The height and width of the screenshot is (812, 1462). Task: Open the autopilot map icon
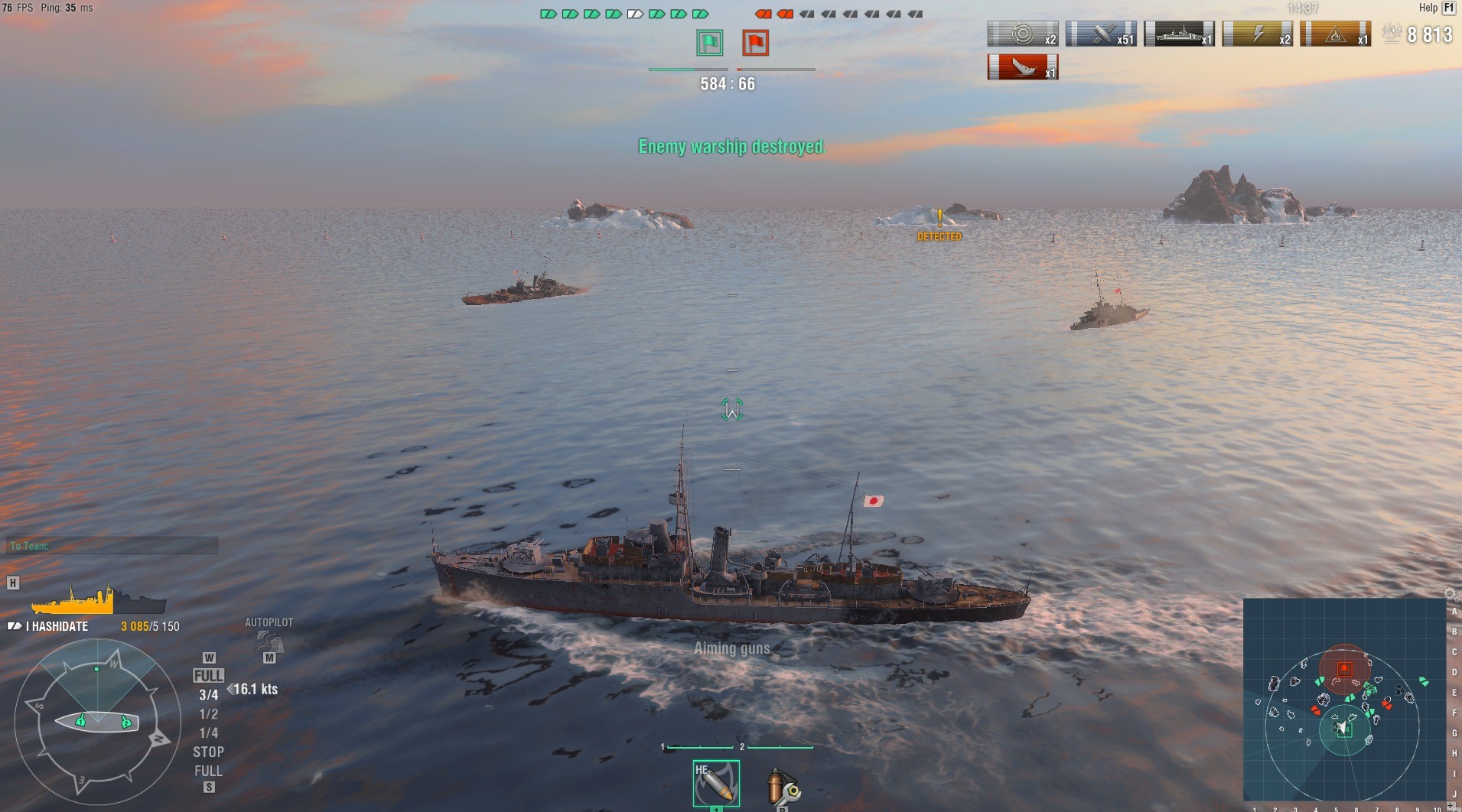pyautogui.click(x=269, y=641)
